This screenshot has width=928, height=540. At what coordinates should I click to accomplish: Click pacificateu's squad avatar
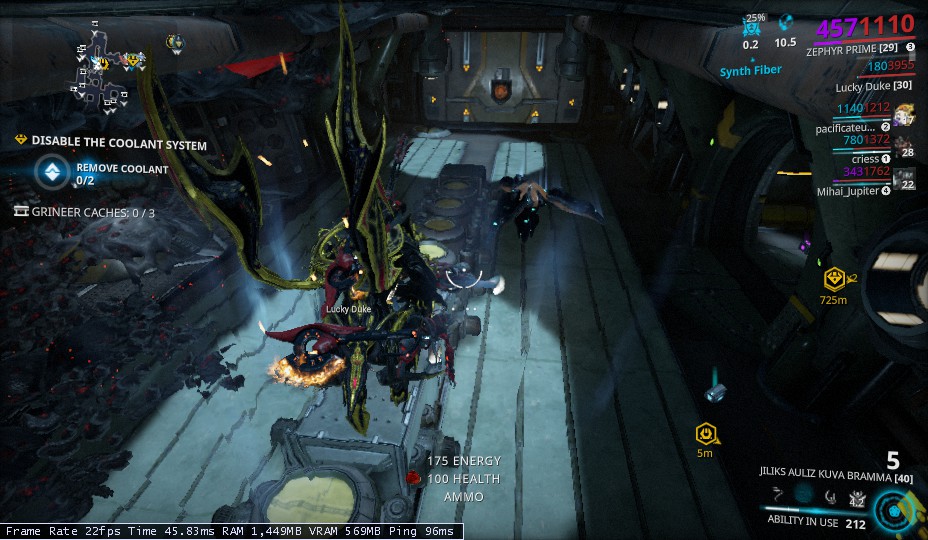(904, 115)
